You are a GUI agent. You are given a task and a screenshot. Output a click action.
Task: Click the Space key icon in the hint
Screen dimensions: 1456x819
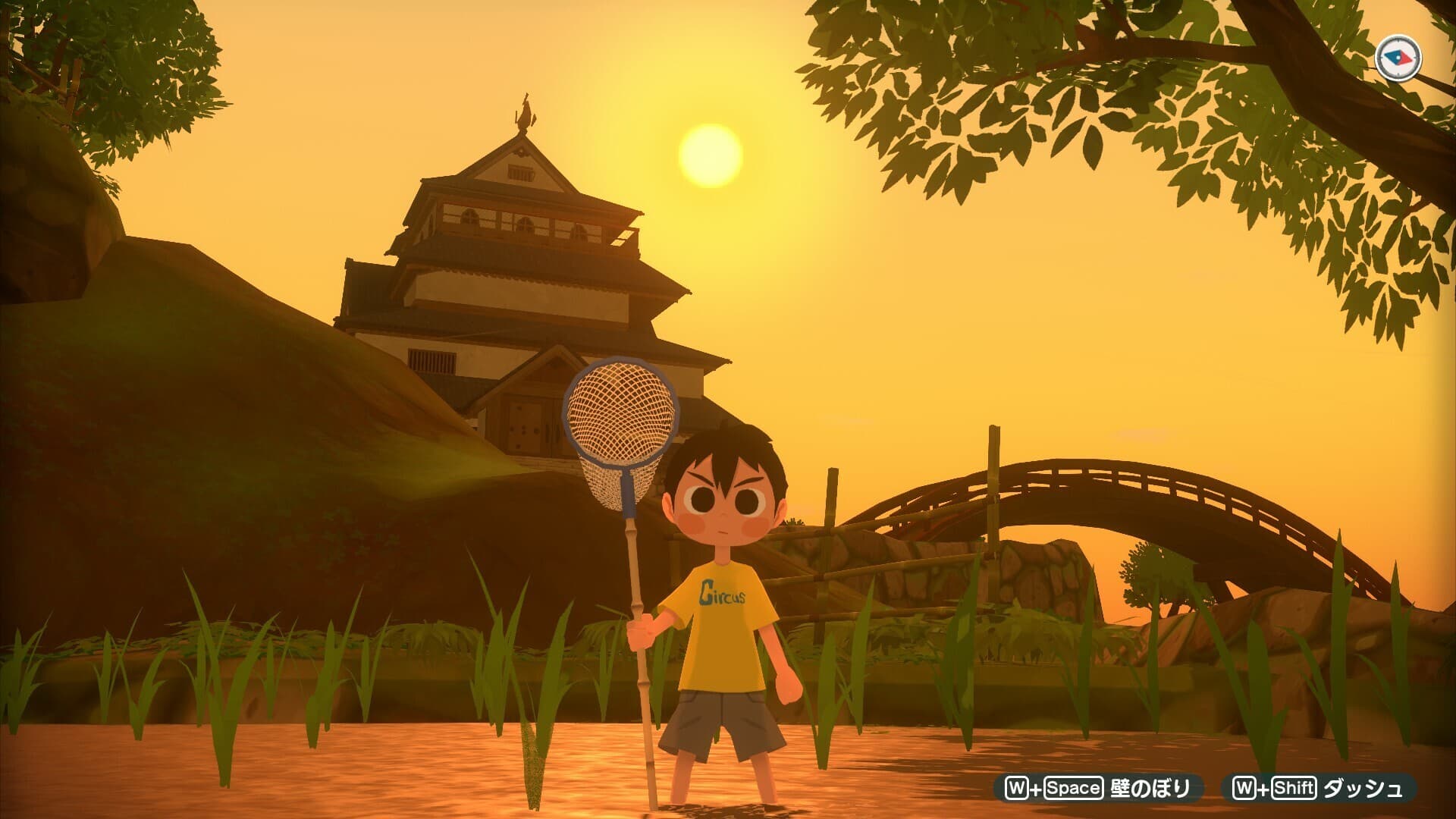[x=1073, y=786]
